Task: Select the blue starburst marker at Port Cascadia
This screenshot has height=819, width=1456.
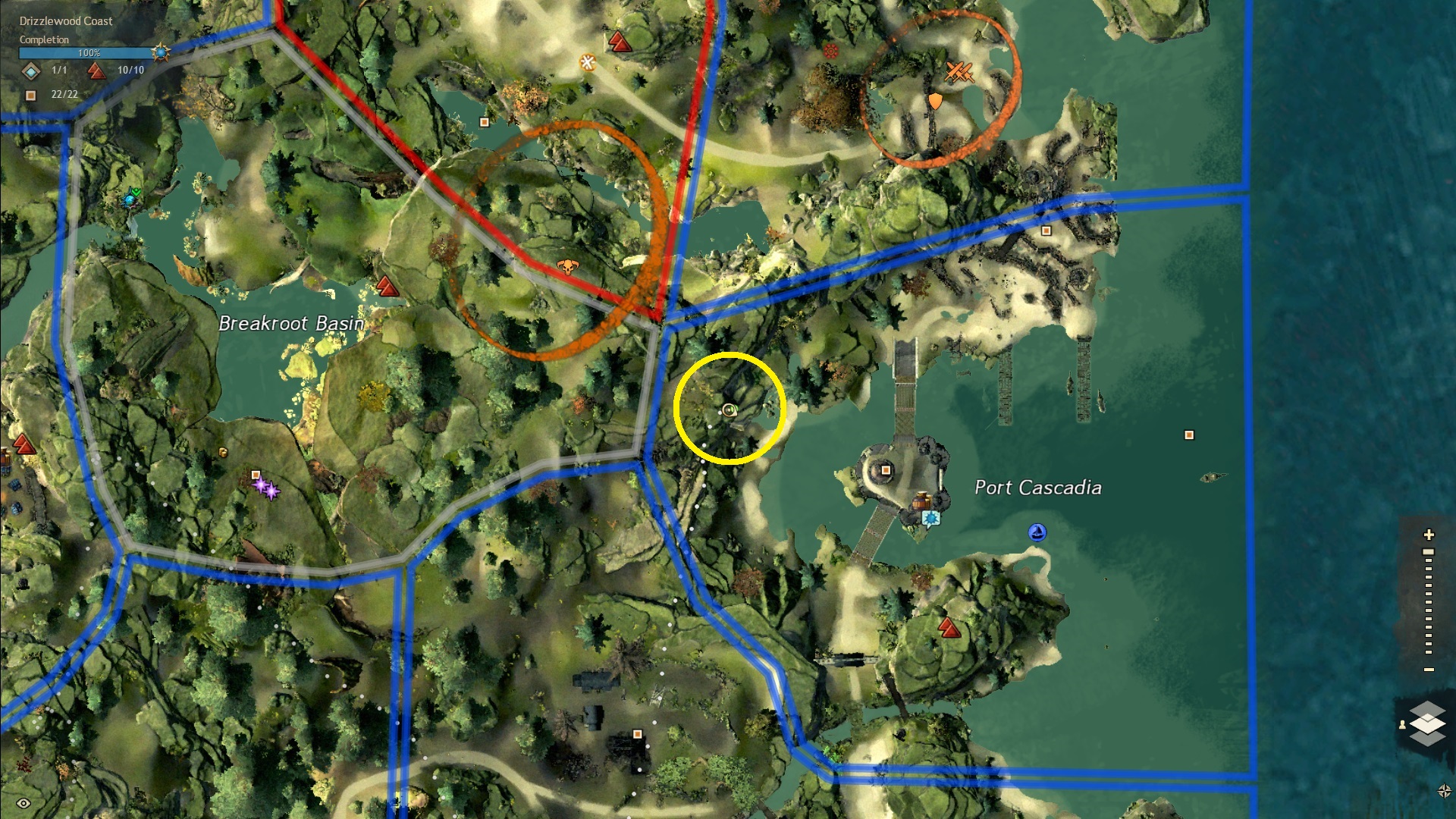Action: tap(931, 518)
